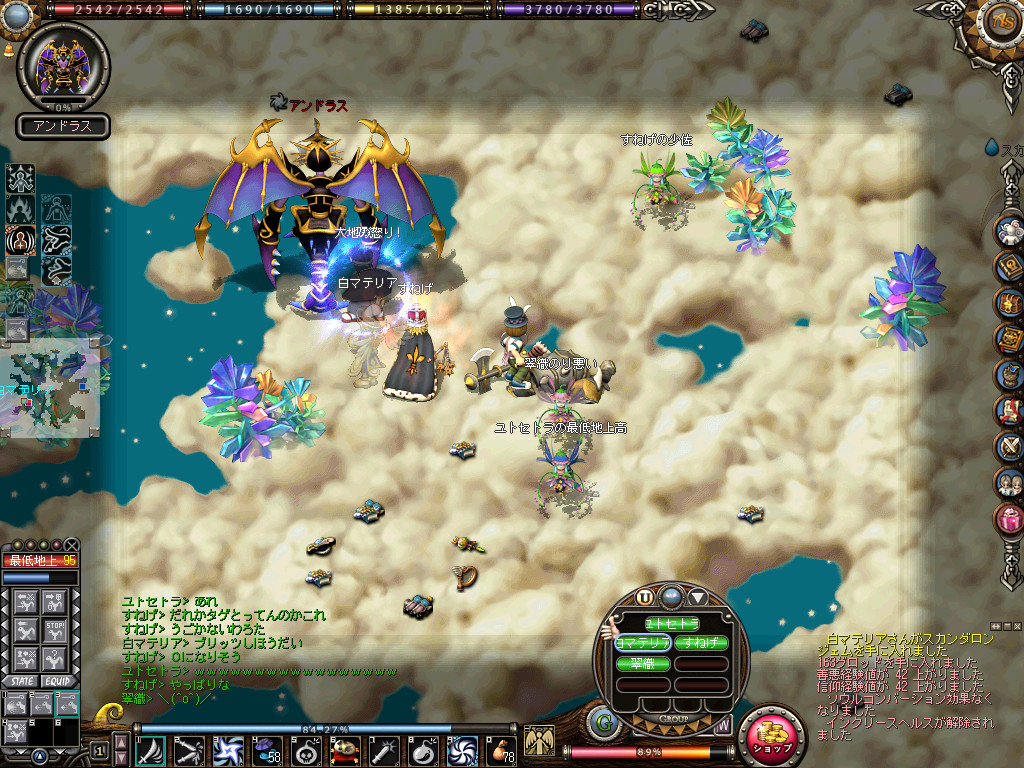1024x768 pixels.
Task: Click party leader ユトセトラ in group panel
Action: tap(671, 623)
